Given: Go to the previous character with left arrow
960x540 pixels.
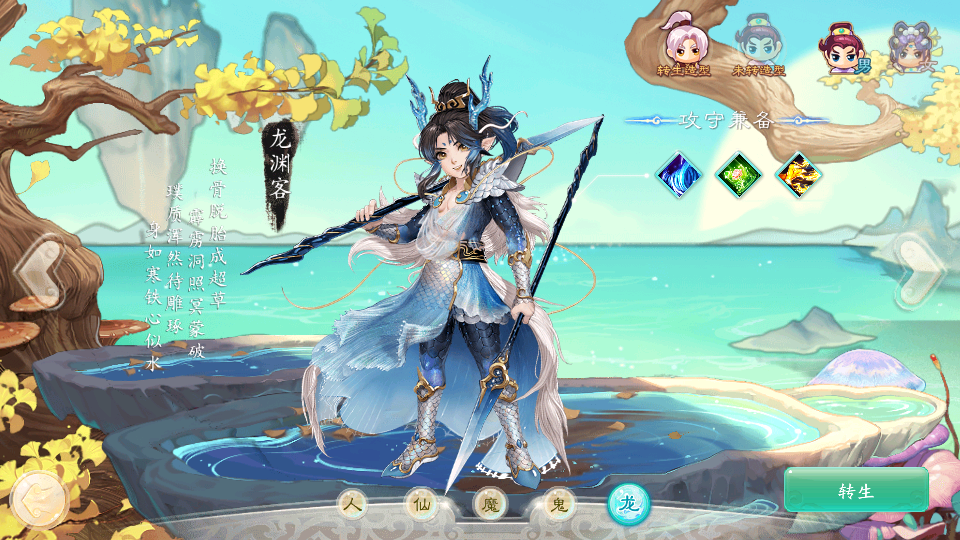Looking at the screenshot, I should pos(40,268).
